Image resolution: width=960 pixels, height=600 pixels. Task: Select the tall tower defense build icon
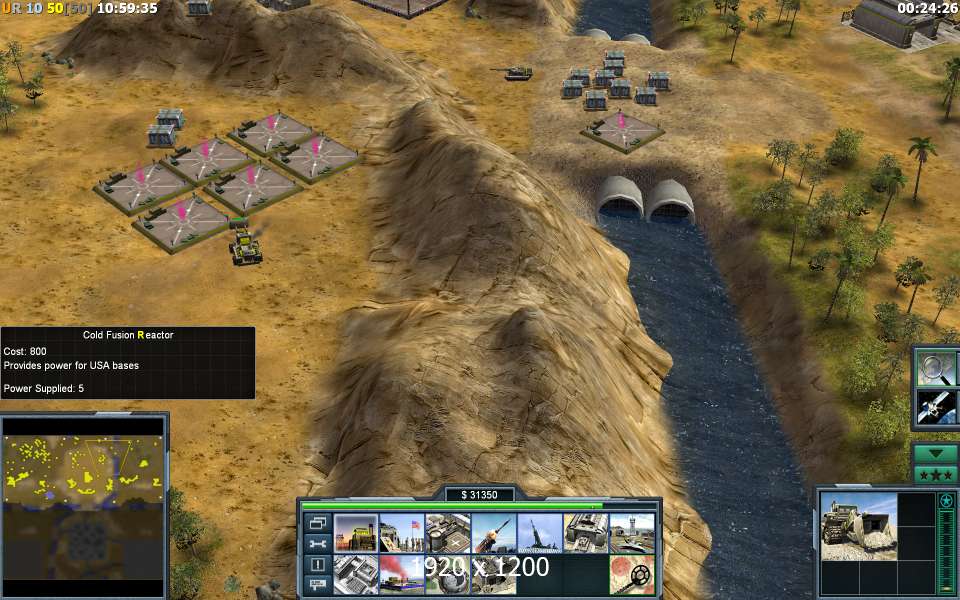coord(540,533)
